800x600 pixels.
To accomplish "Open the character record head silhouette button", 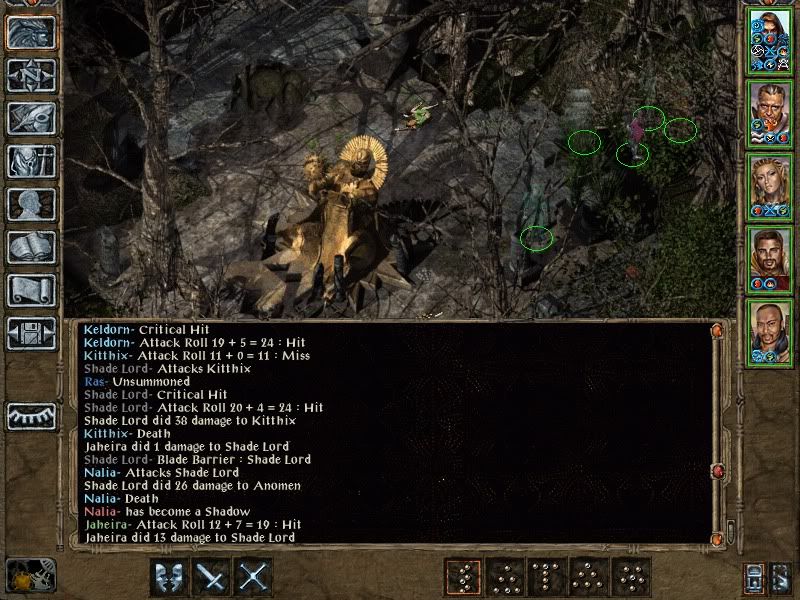I will [x=31, y=204].
